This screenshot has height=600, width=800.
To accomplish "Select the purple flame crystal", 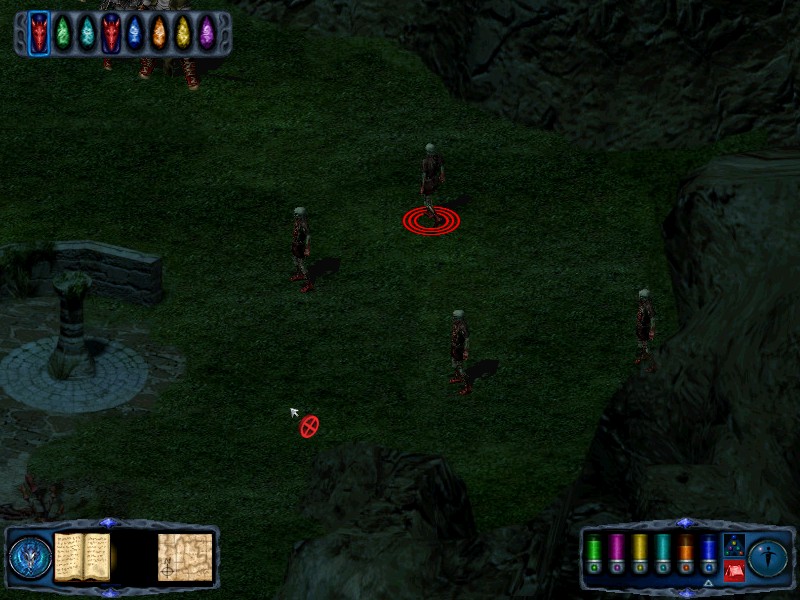I will point(207,34).
